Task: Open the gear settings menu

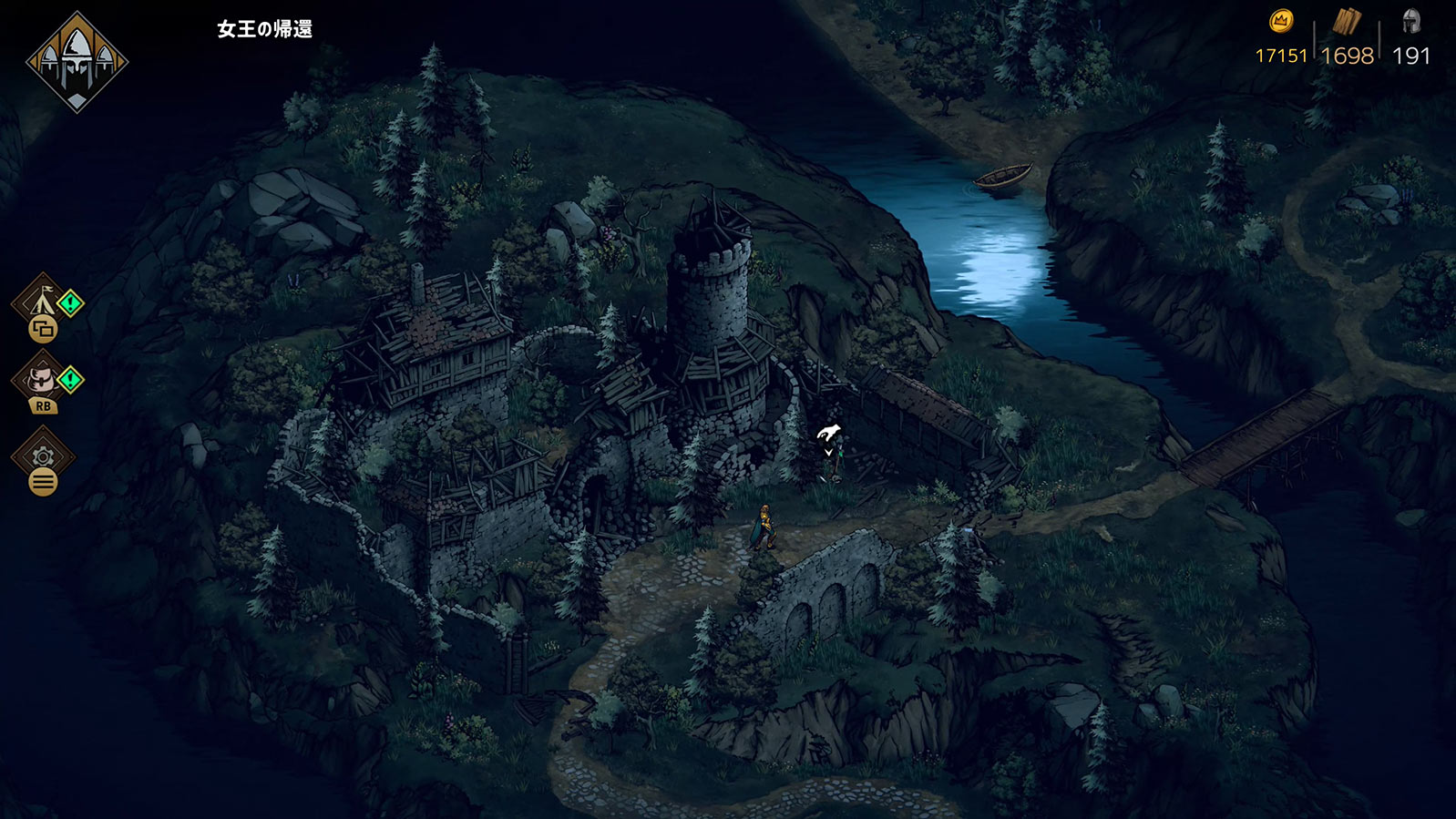Action: [x=43, y=456]
